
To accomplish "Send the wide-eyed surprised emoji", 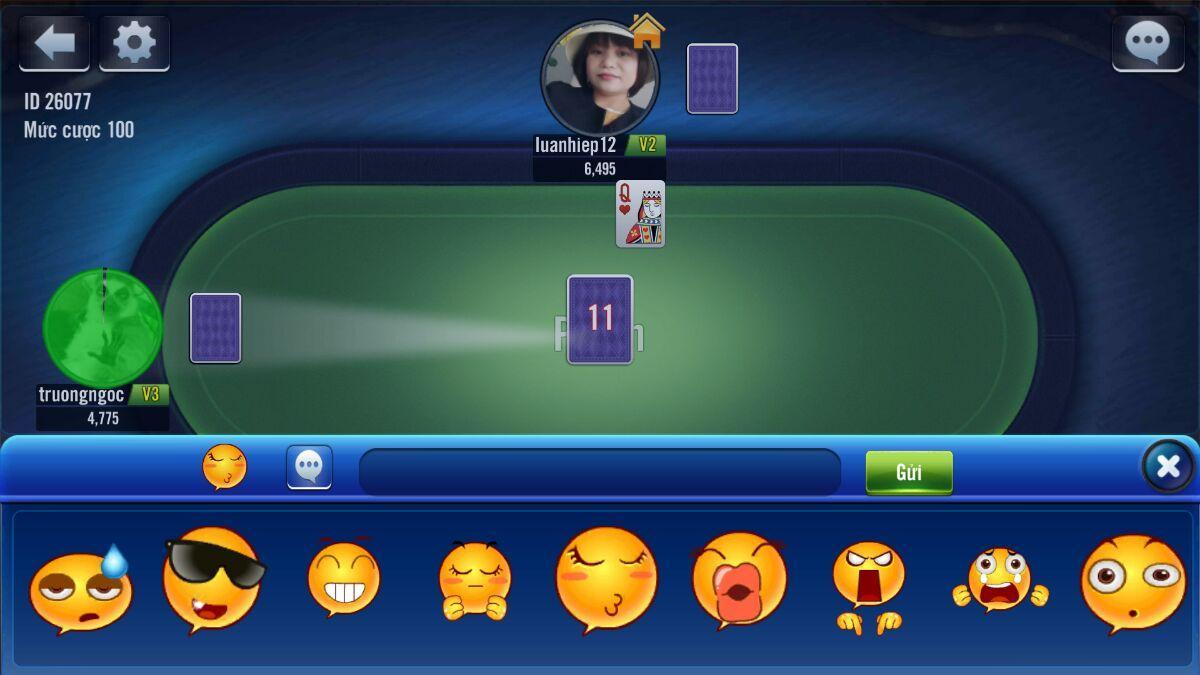I will tap(1133, 582).
